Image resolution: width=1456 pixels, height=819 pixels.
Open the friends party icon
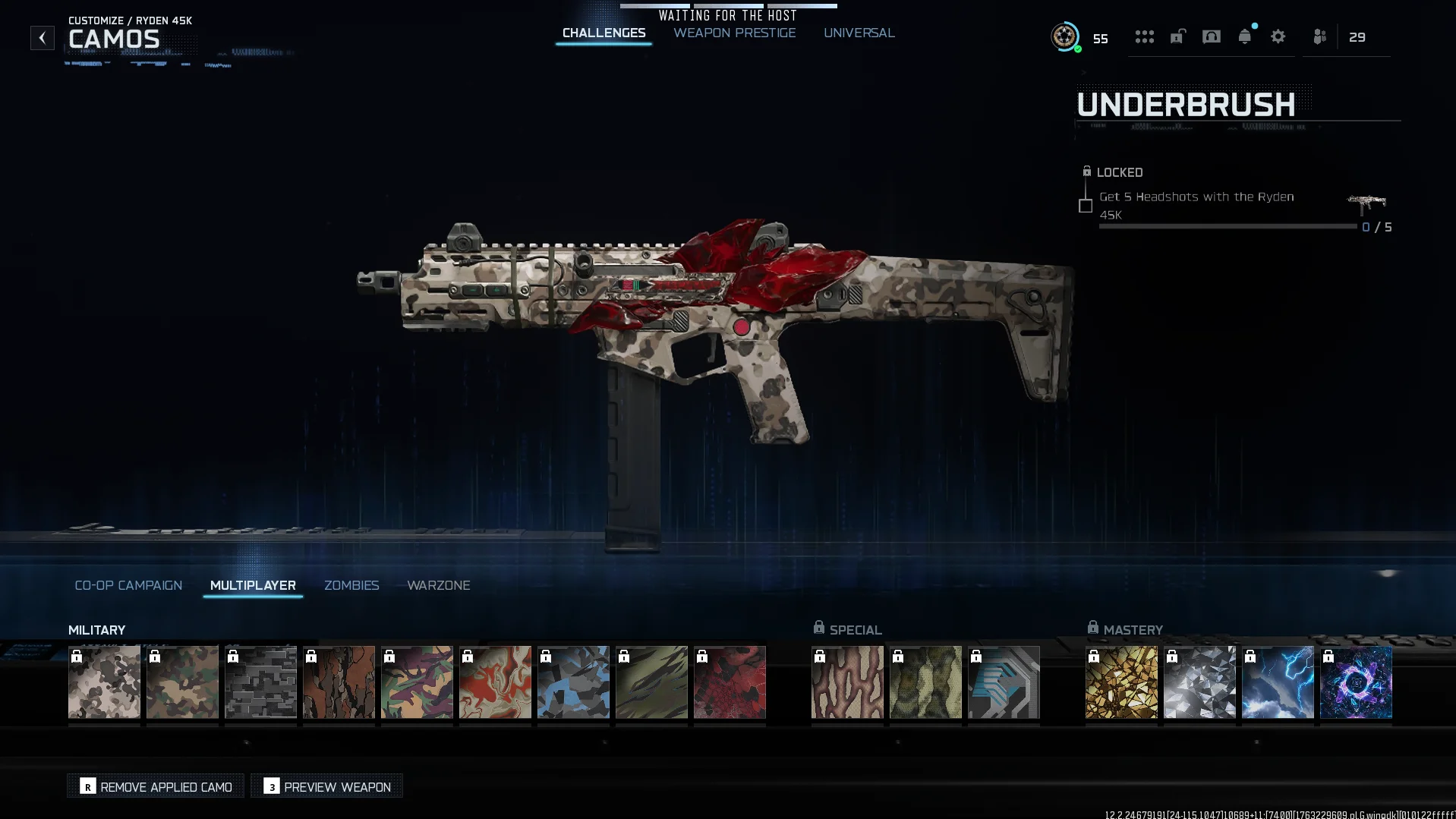point(1319,36)
